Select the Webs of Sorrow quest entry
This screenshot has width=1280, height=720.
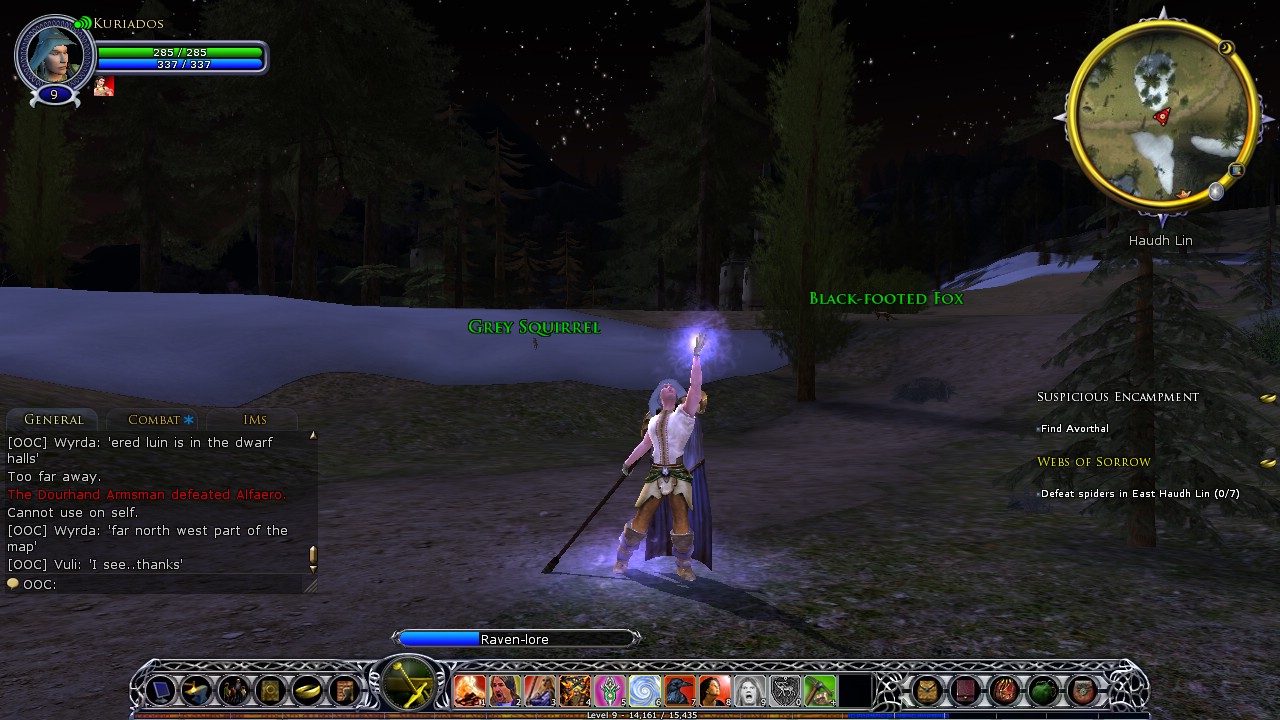[1093, 462]
